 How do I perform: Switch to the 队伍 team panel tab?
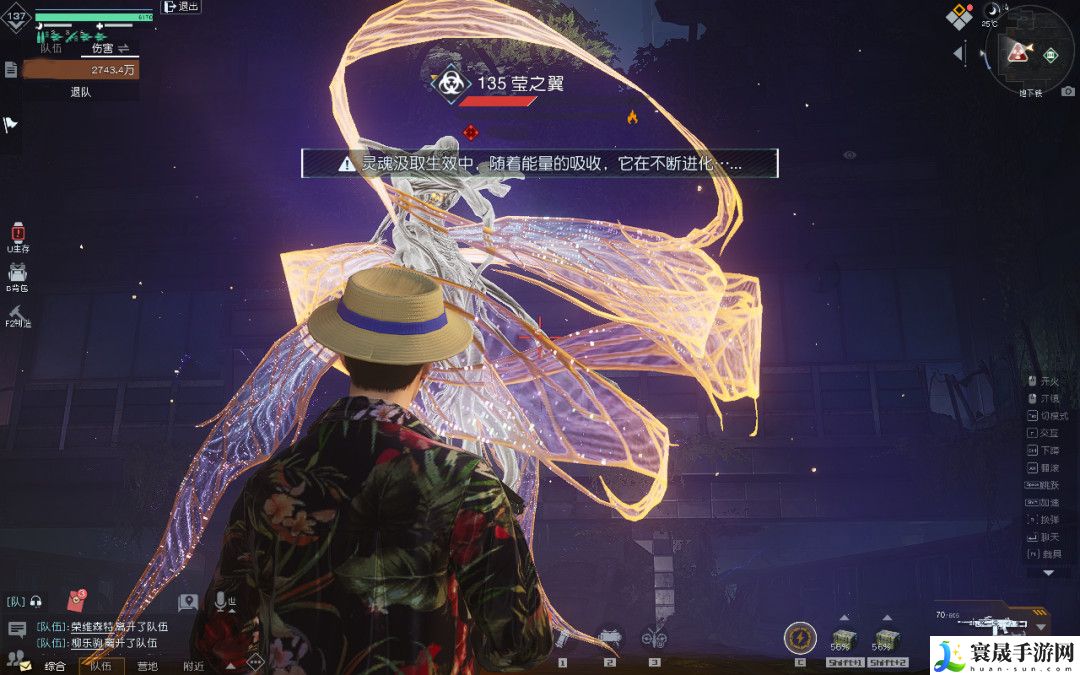(x=50, y=47)
